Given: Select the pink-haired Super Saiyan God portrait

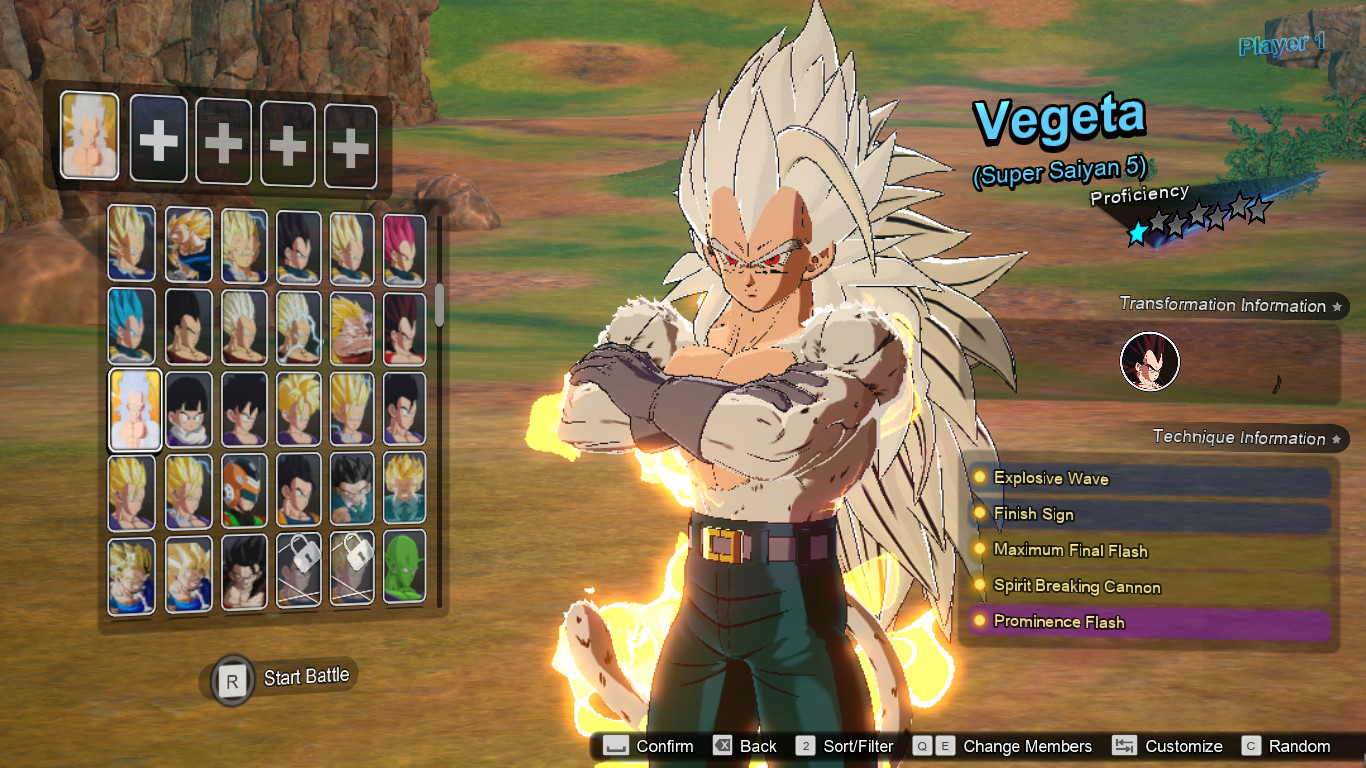Looking at the screenshot, I should 404,248.
